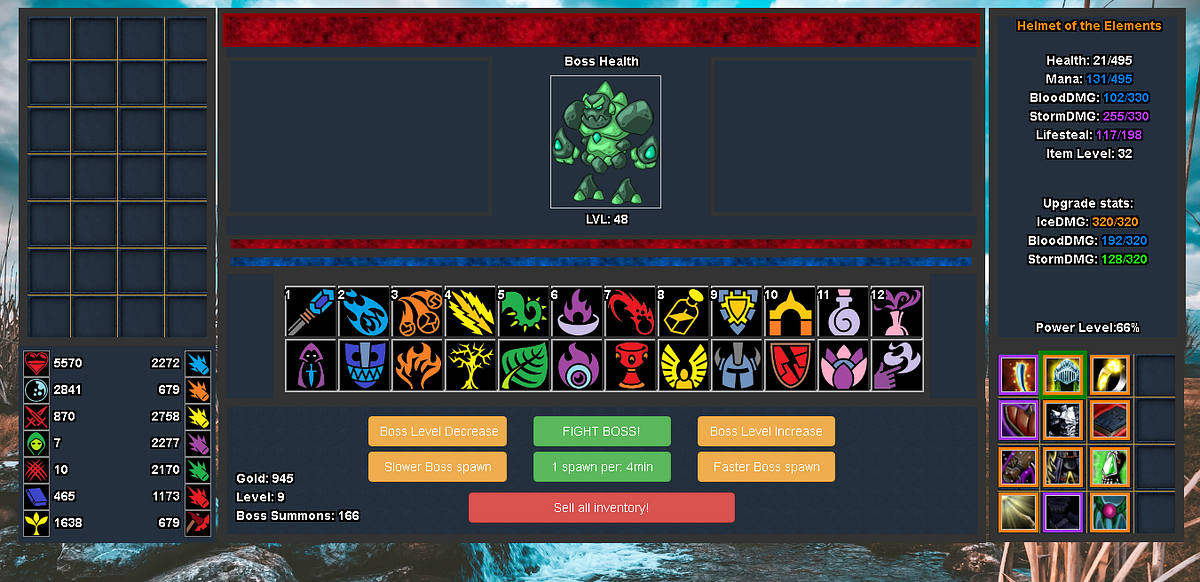Sell all inventory with the red button
The height and width of the screenshot is (582, 1200).
point(601,507)
